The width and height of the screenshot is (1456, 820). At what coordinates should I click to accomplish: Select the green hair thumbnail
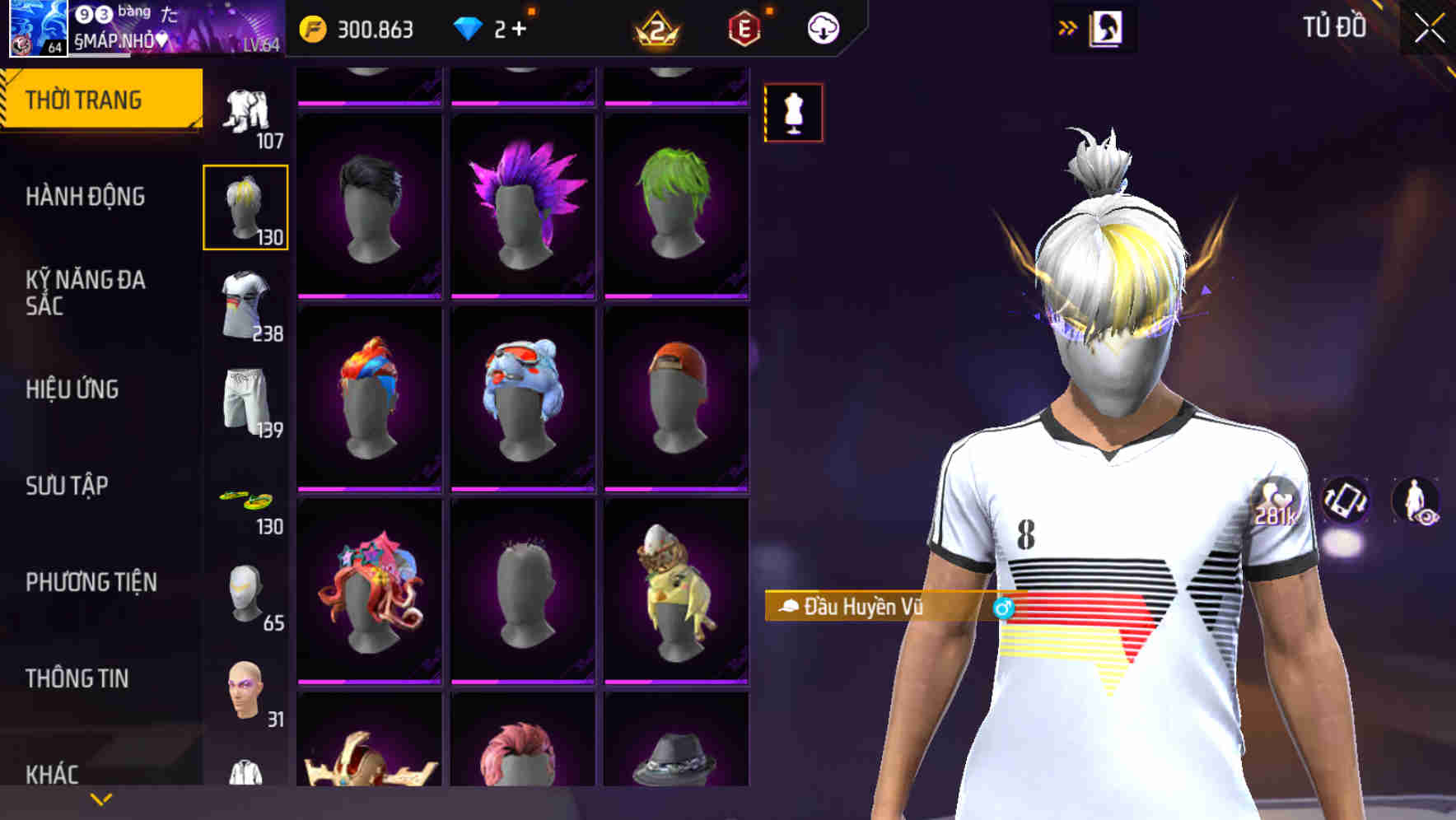pos(675,203)
